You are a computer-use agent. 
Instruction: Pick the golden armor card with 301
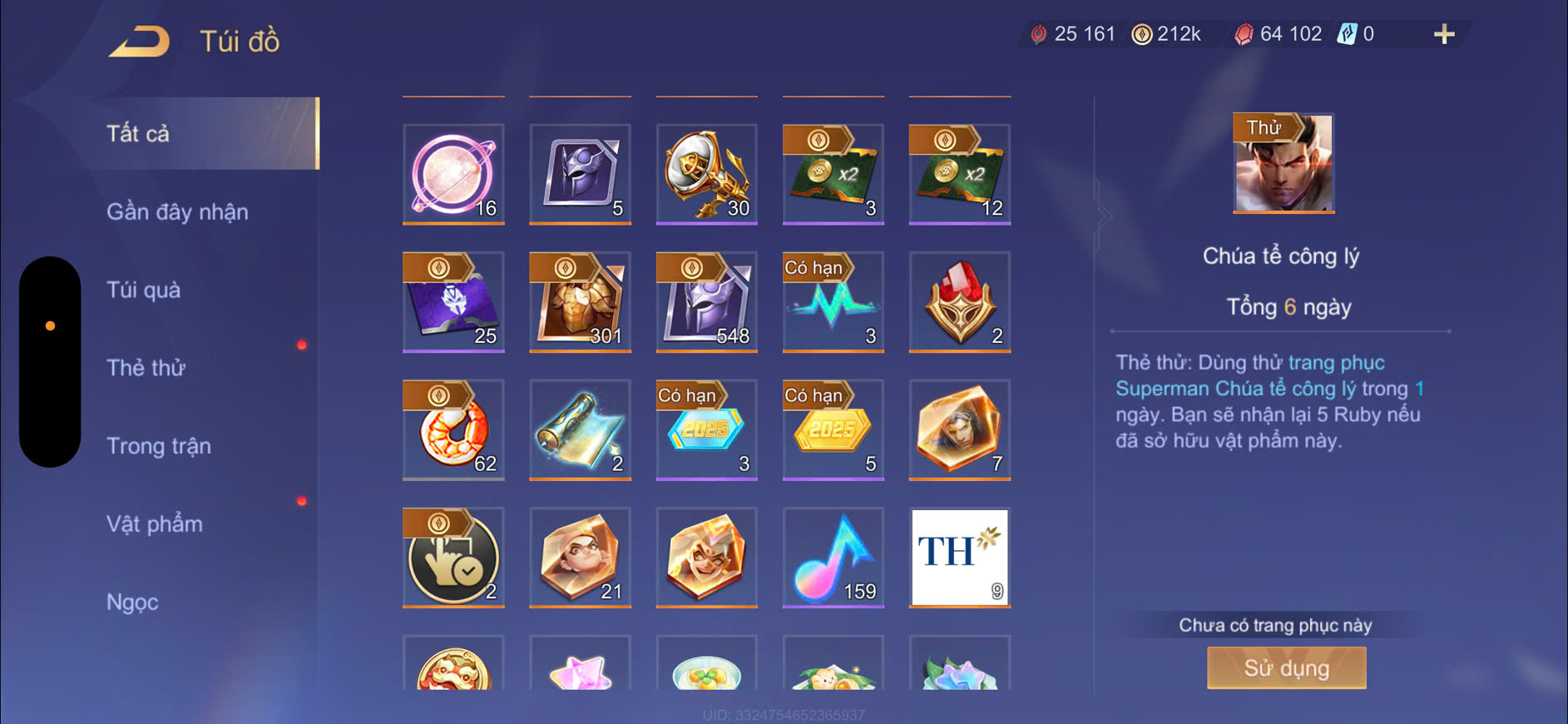click(x=580, y=302)
